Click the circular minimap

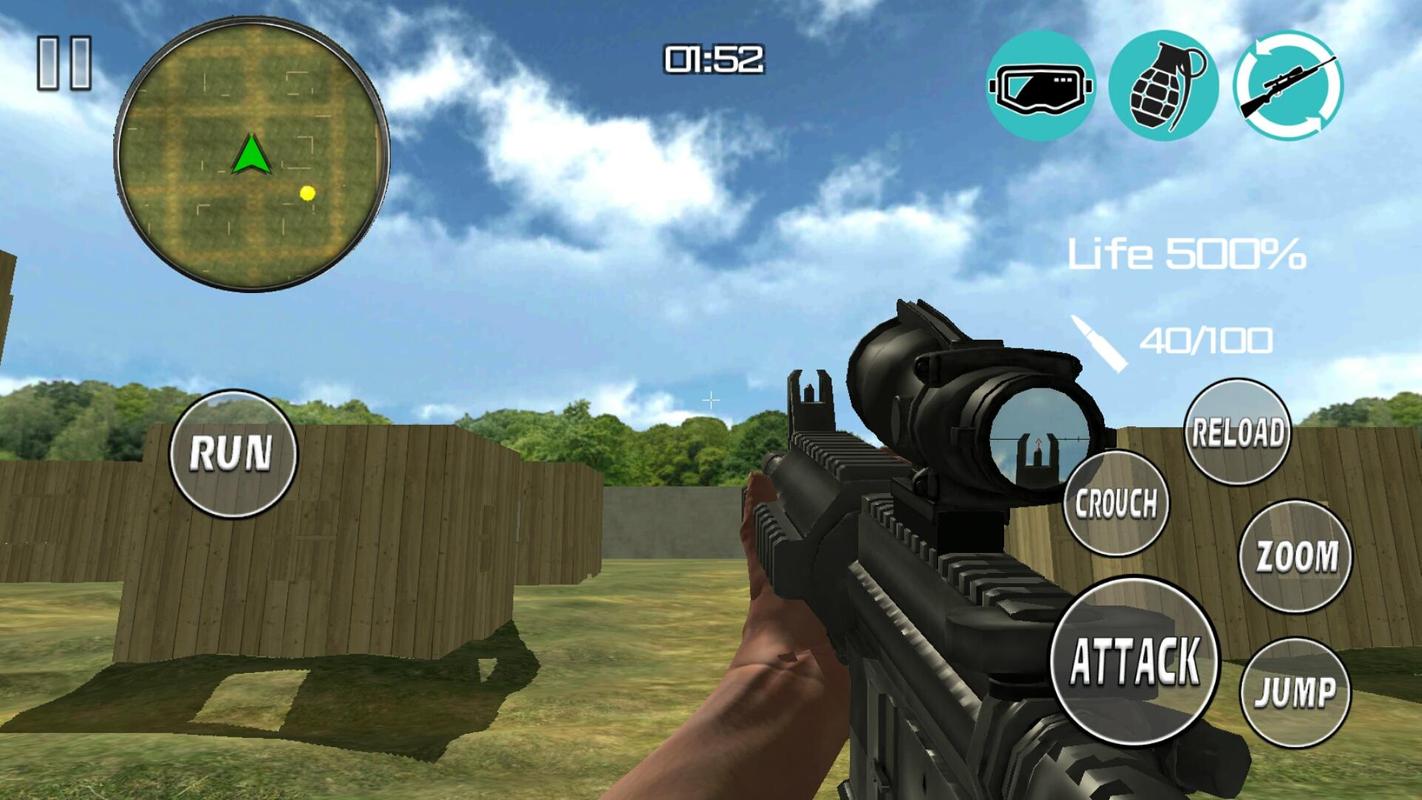click(252, 155)
